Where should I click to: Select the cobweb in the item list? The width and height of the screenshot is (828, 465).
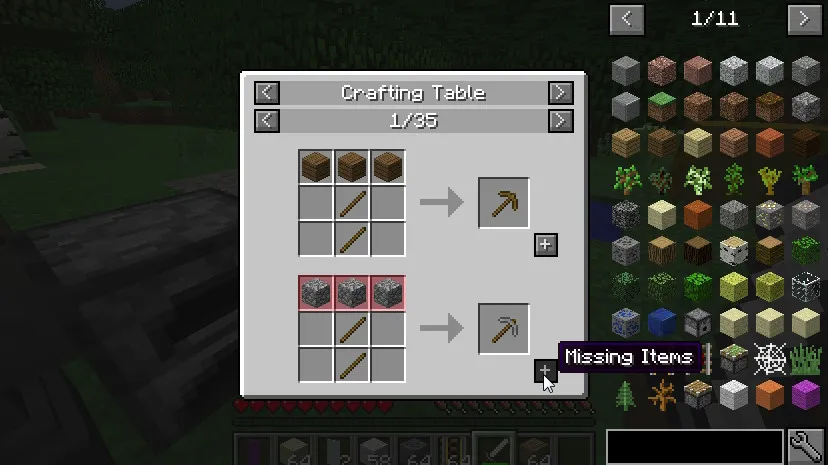click(769, 358)
